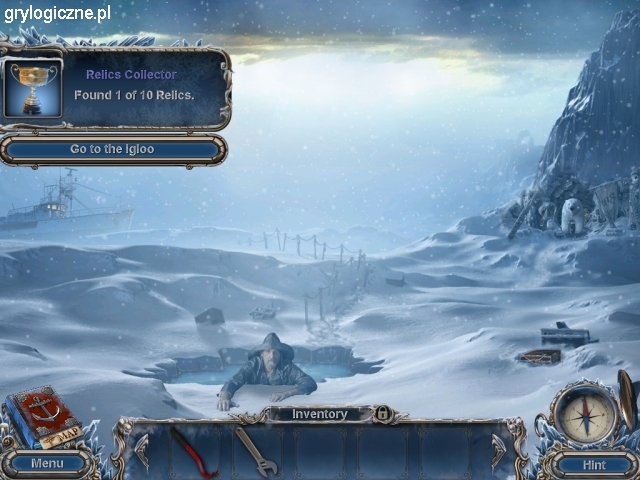Click the compass hint icon
Viewport: 640px width, 480px height.
(586, 414)
